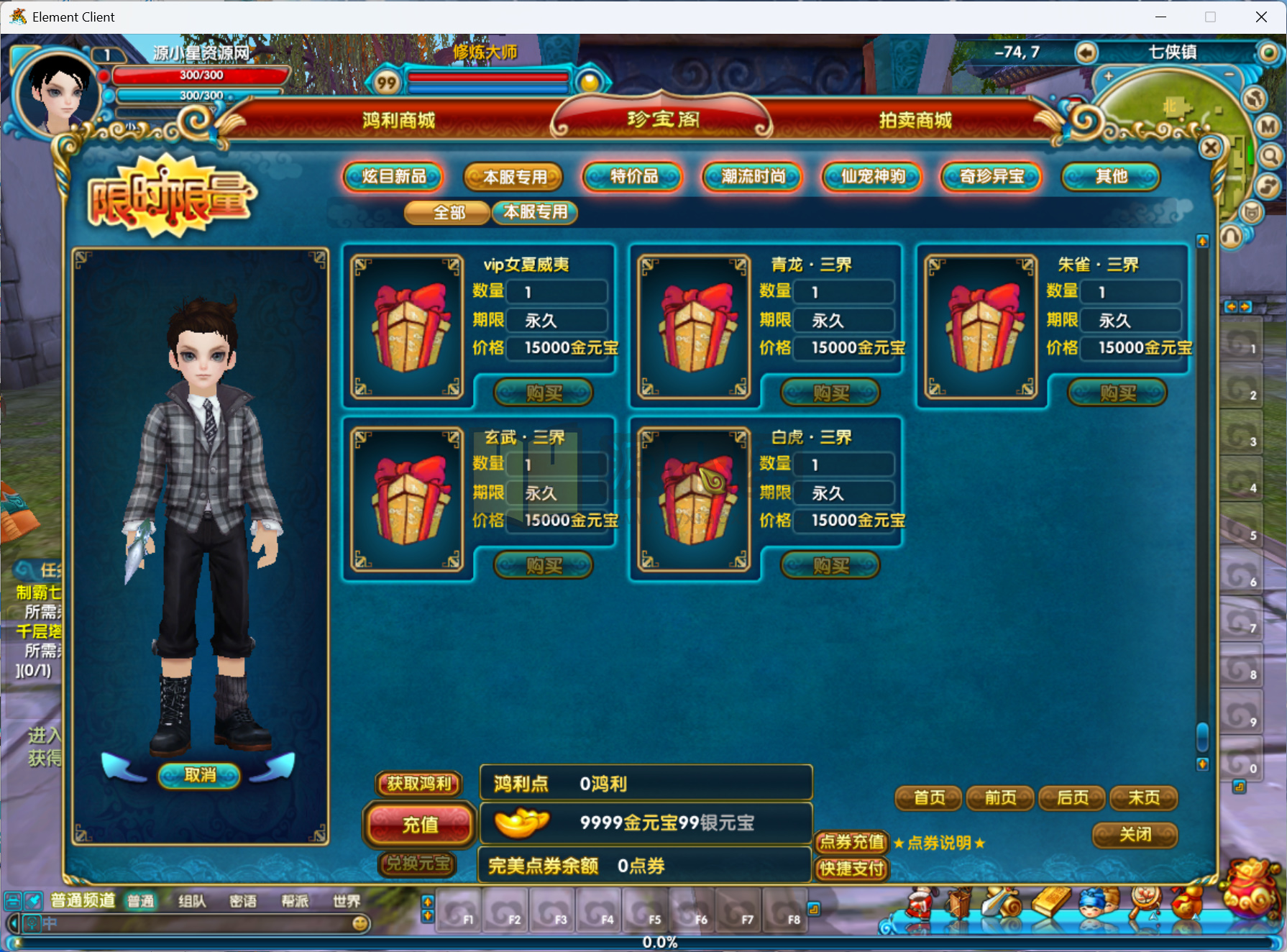Toggle the blue filter icon left of 普通频道
The width and height of the screenshot is (1287, 952).
(x=32, y=901)
